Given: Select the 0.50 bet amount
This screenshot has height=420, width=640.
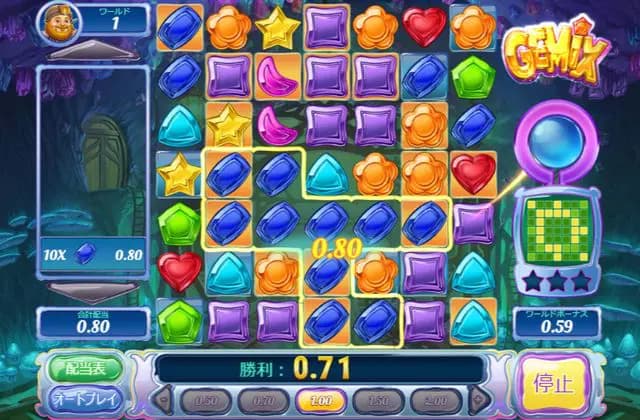Looking at the screenshot, I should click(x=206, y=400).
